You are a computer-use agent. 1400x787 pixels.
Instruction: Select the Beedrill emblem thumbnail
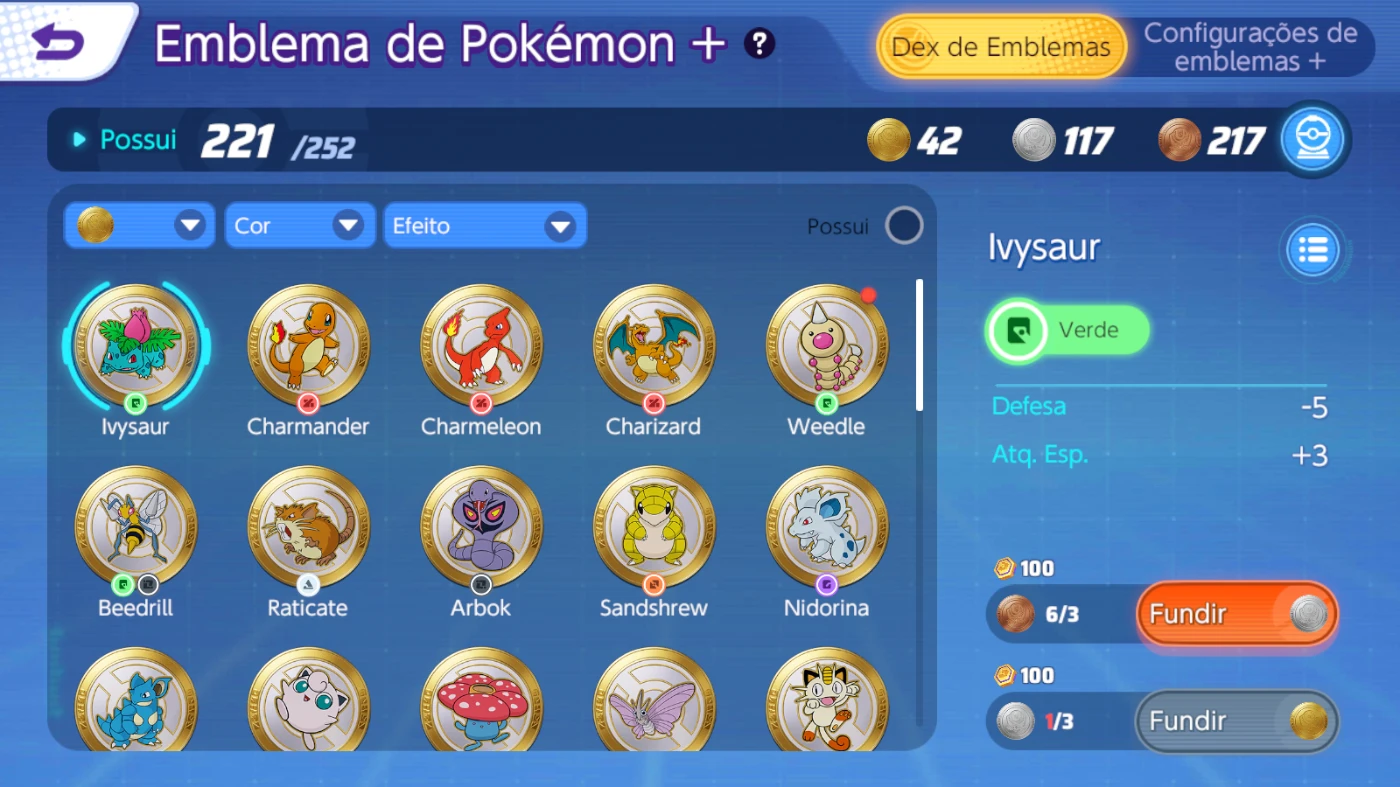134,525
